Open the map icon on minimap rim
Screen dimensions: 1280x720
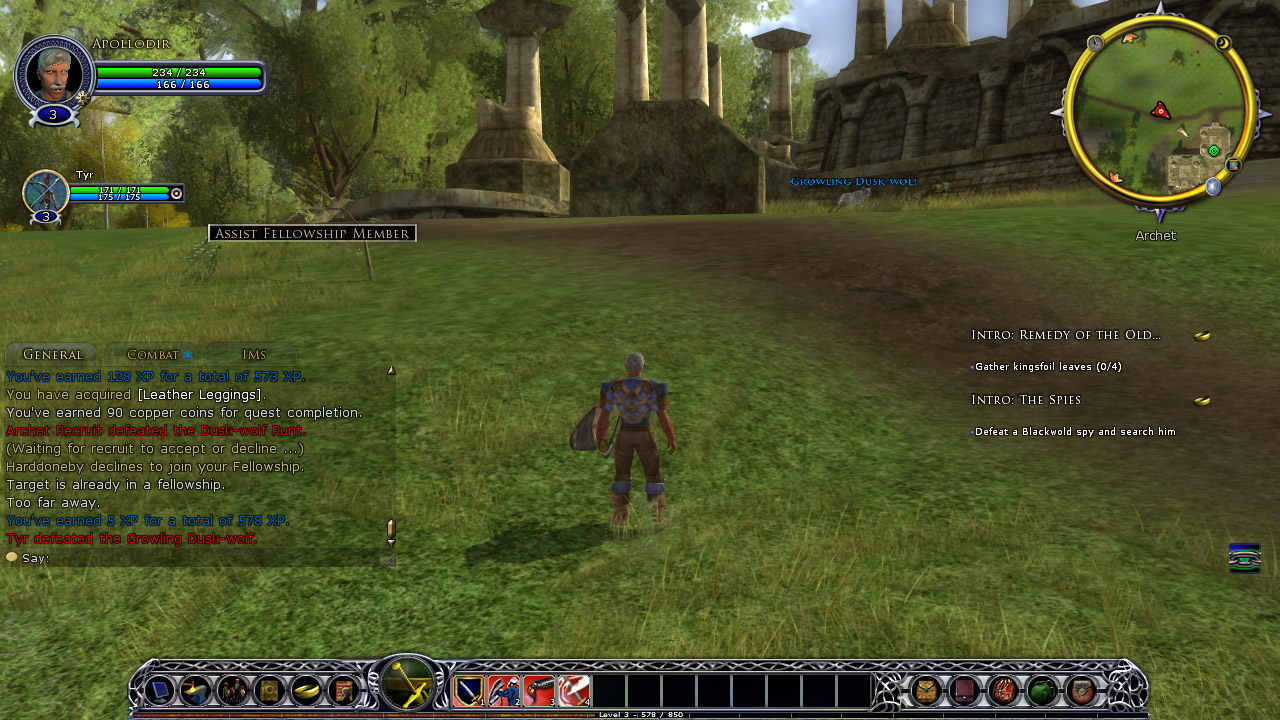(1233, 165)
